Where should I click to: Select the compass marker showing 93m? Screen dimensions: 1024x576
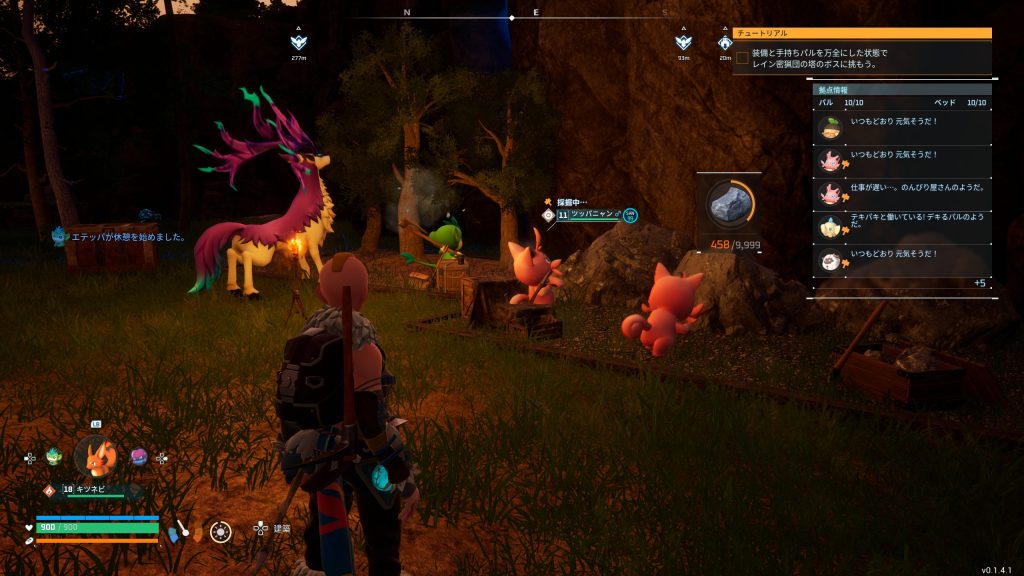point(683,43)
